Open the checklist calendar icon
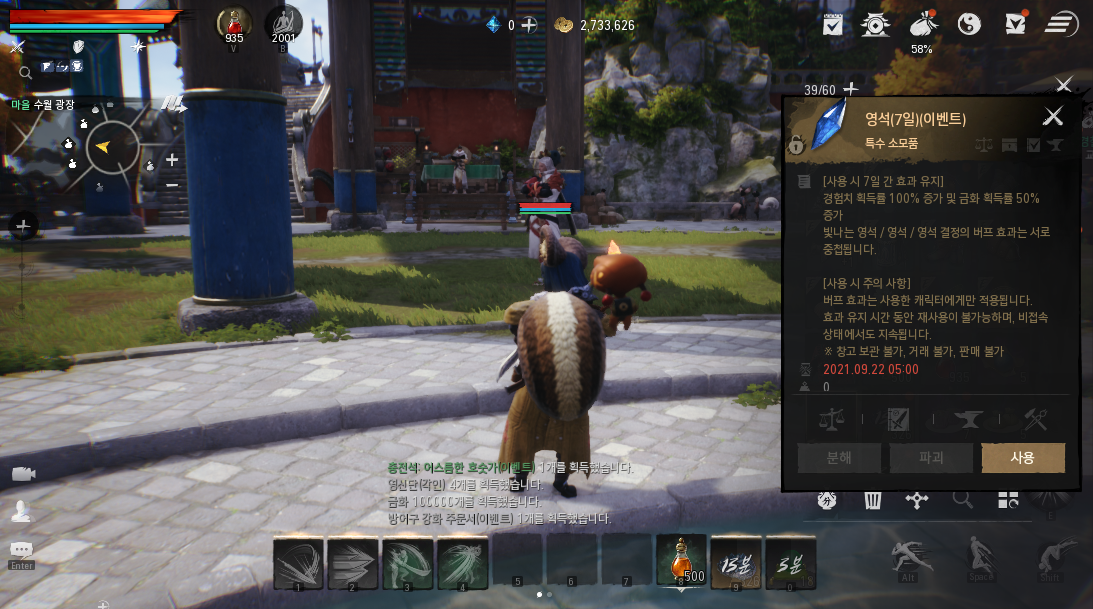The width and height of the screenshot is (1093, 609). click(832, 24)
